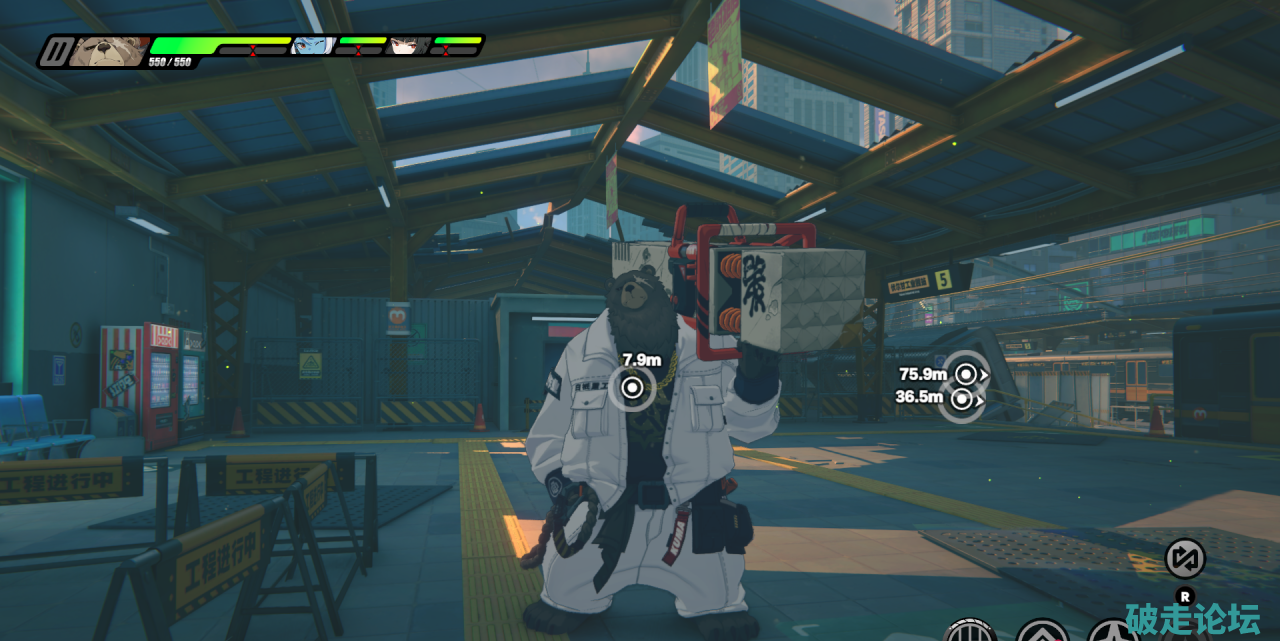Image resolution: width=1280 pixels, height=641 pixels.
Task: Select the 75.9m waypoint marker
Action: 966,374
